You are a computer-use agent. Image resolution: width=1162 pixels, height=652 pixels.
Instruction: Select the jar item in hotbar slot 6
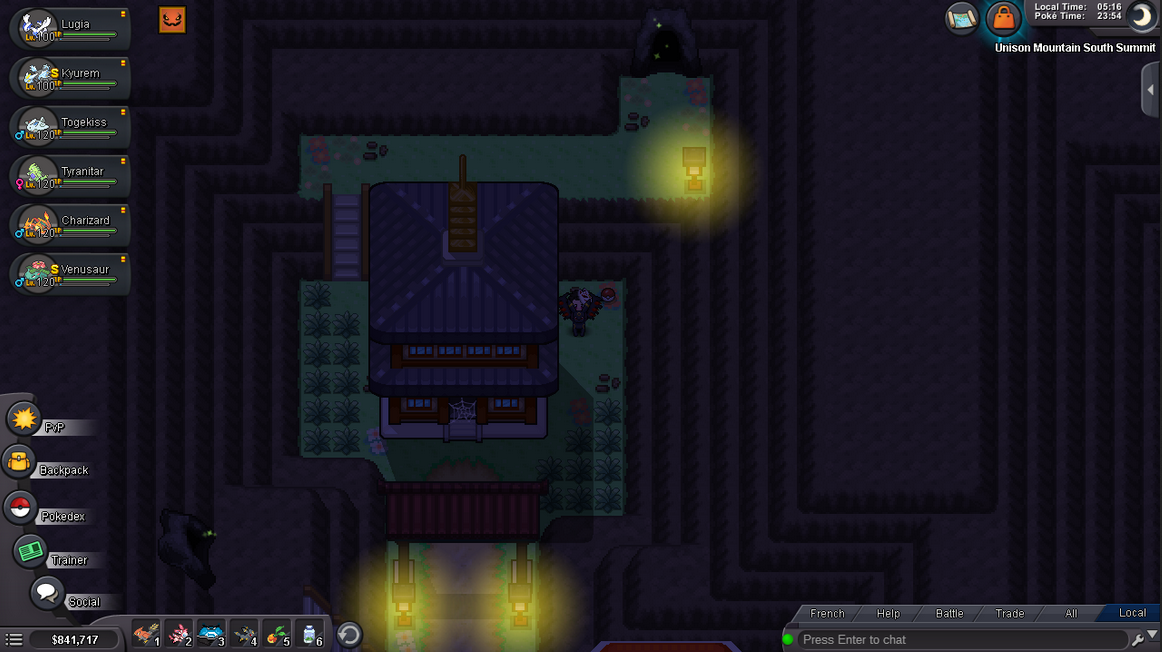point(311,634)
